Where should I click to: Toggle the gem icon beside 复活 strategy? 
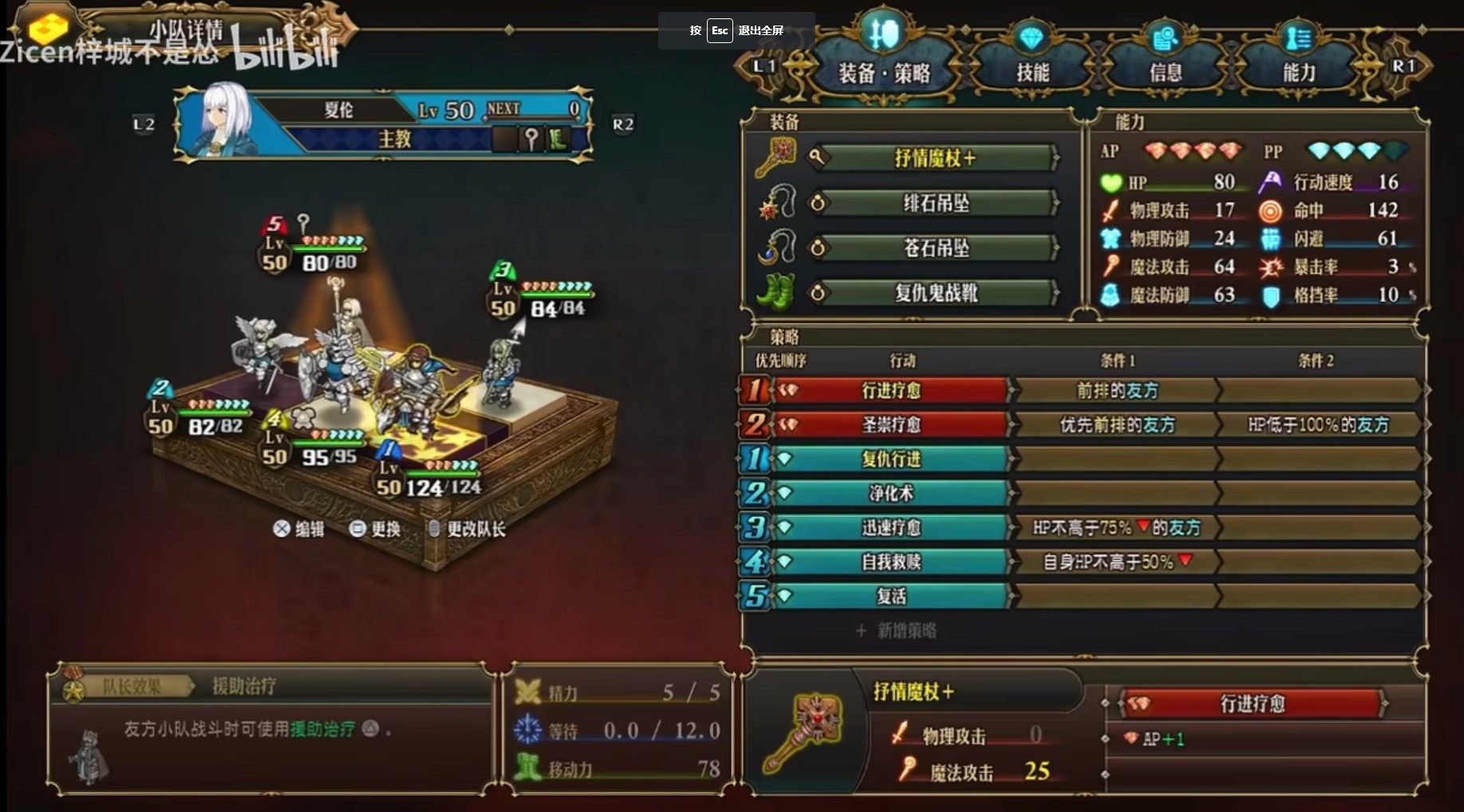(787, 596)
